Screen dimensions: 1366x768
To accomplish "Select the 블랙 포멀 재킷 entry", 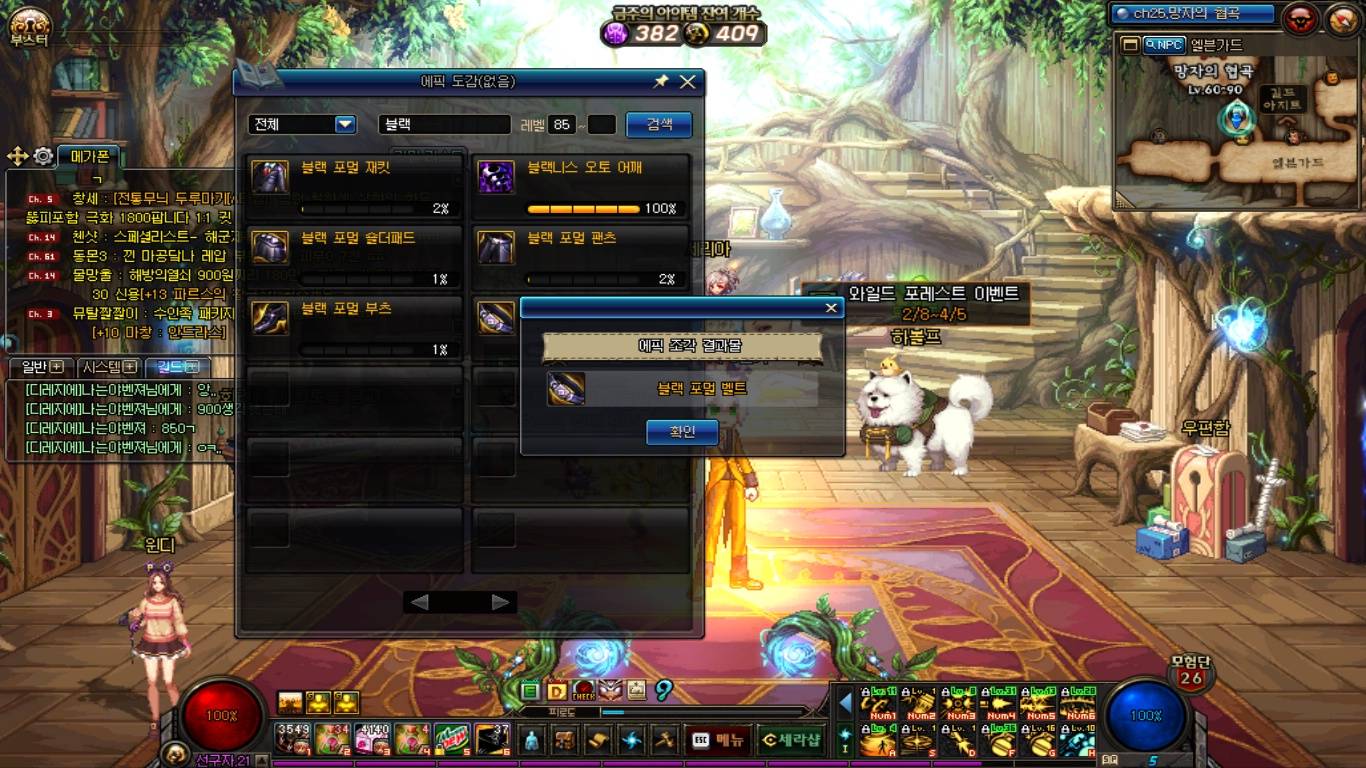I will 354,187.
